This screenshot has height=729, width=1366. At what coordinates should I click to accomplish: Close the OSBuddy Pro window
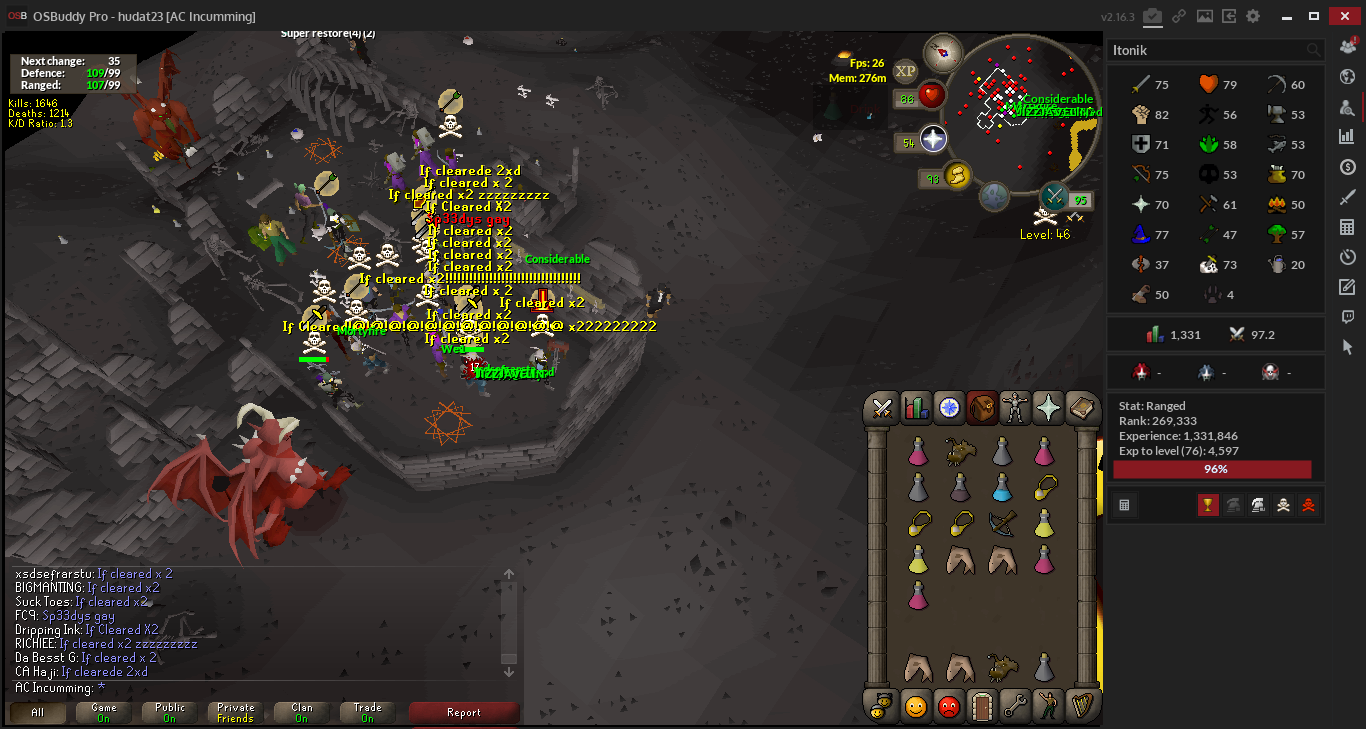(x=1343, y=16)
